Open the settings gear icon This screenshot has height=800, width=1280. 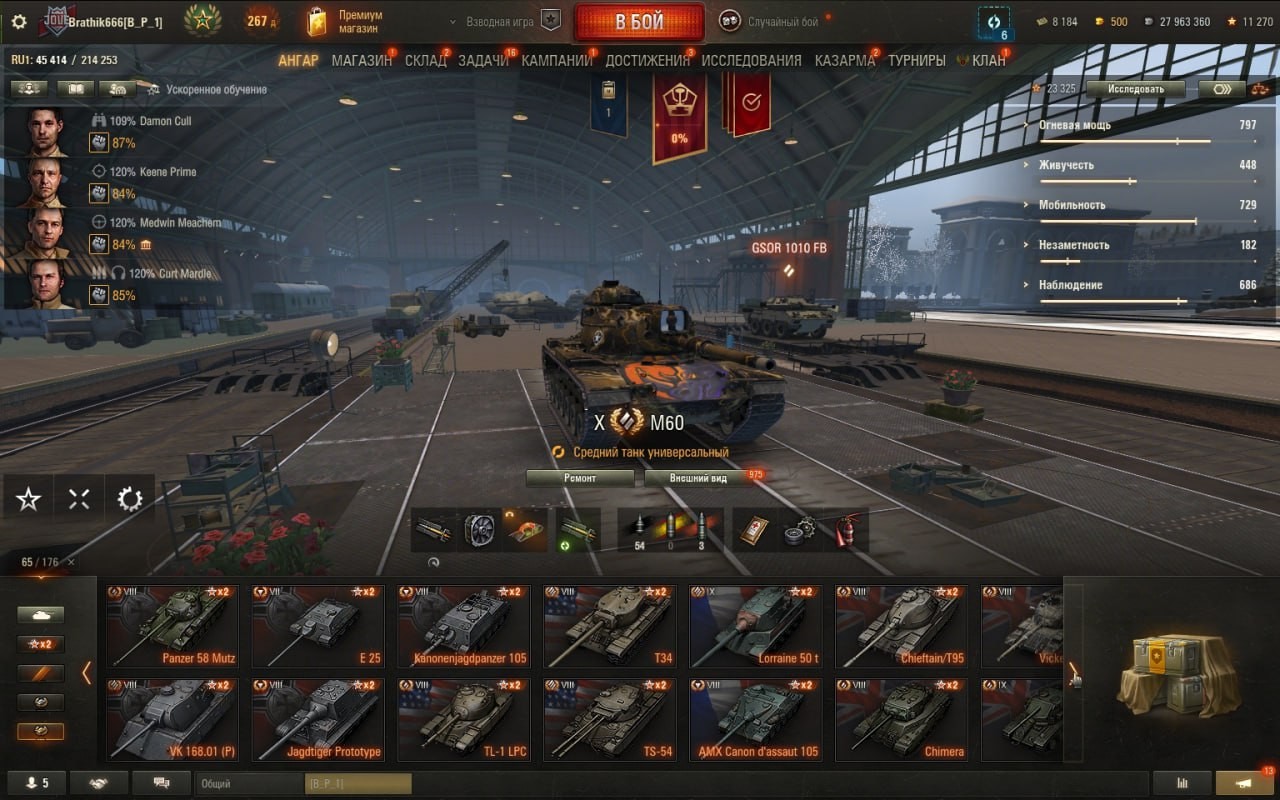(x=18, y=21)
